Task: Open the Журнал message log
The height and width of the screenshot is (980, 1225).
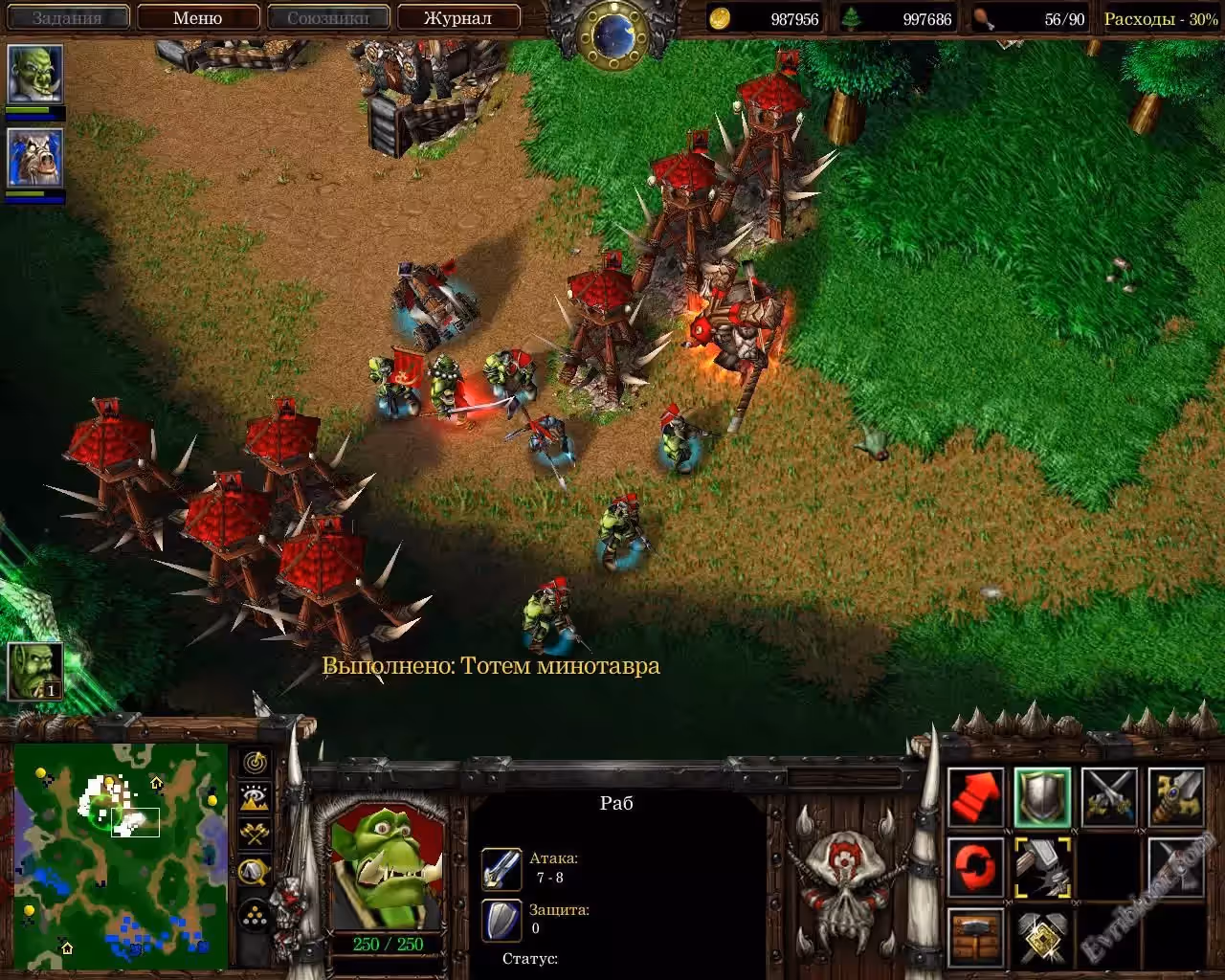Action: click(457, 17)
